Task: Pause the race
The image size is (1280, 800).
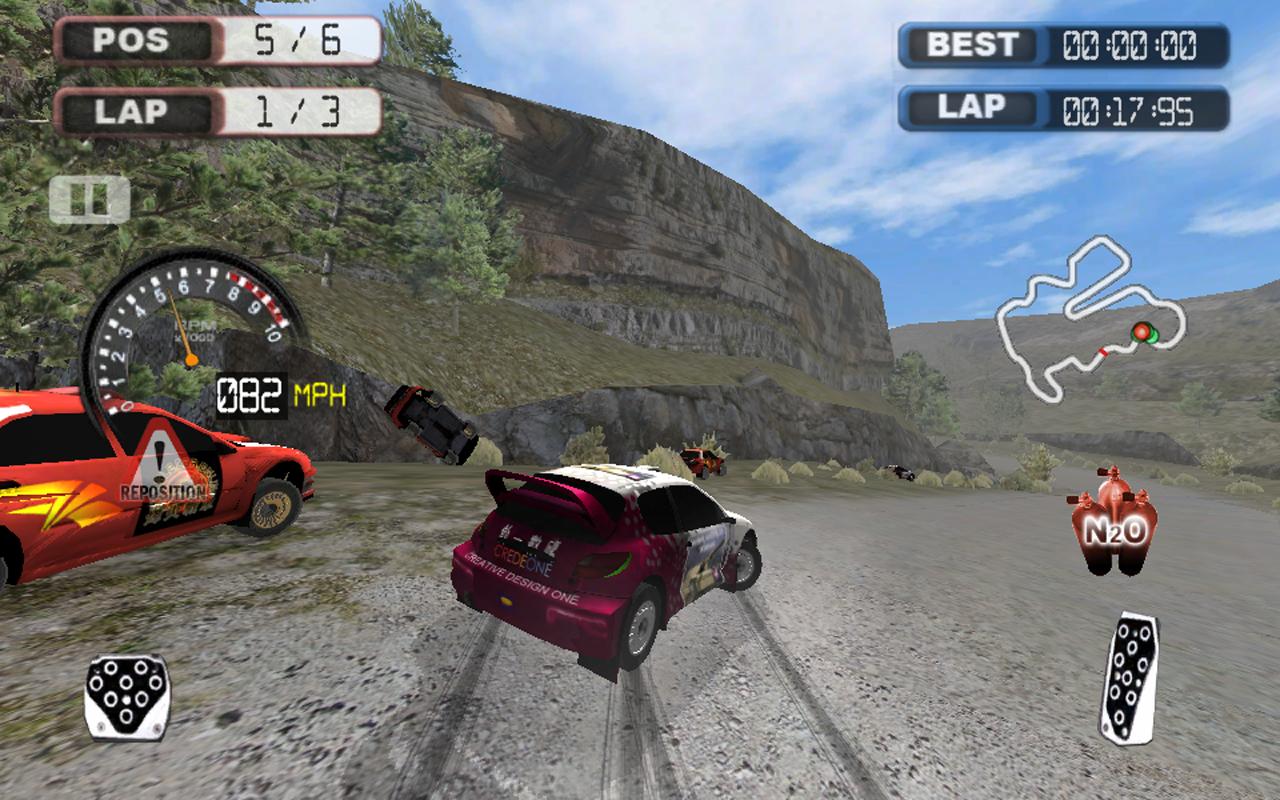Action: click(x=89, y=199)
